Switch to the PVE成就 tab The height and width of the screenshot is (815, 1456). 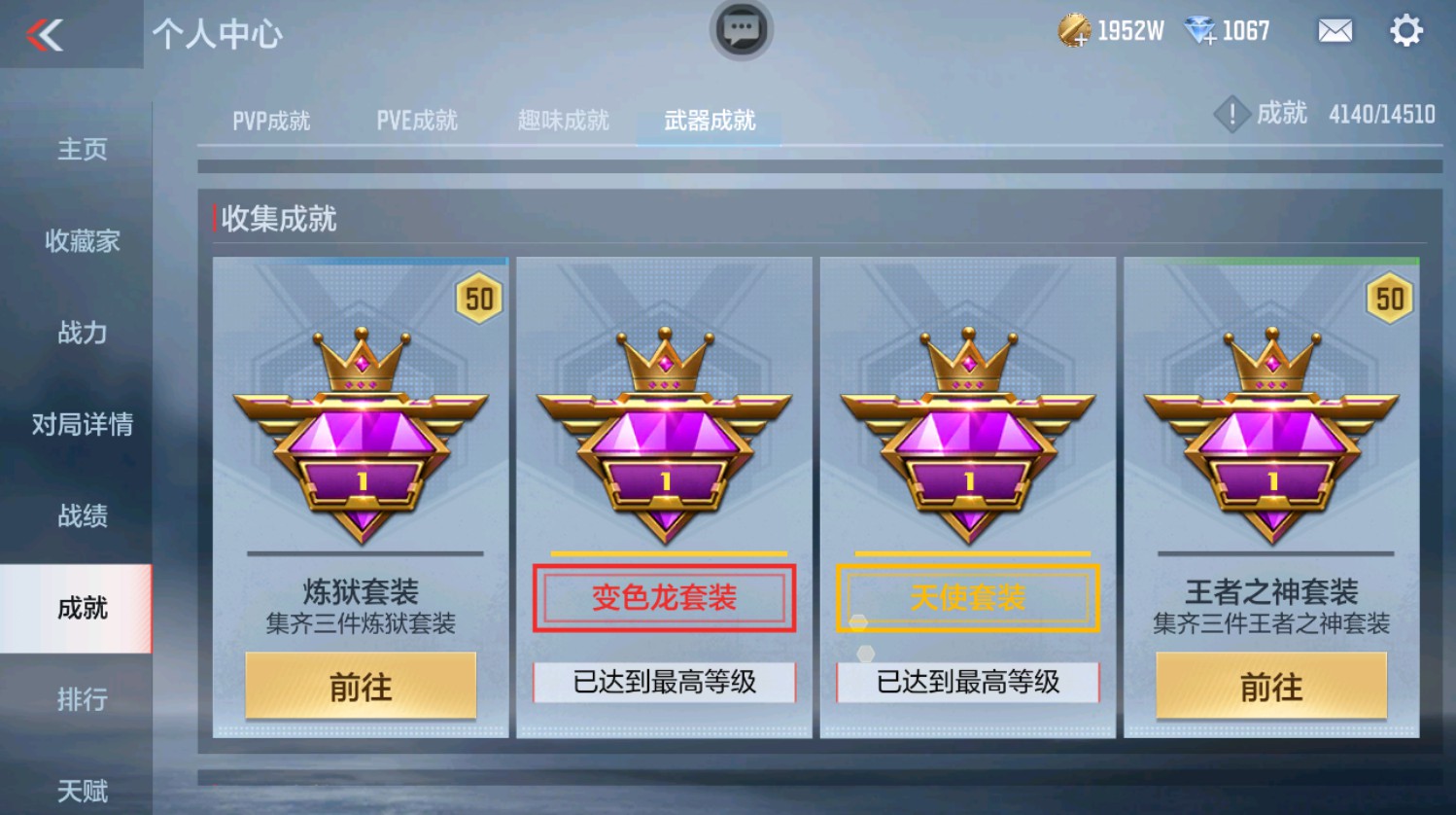coord(416,120)
